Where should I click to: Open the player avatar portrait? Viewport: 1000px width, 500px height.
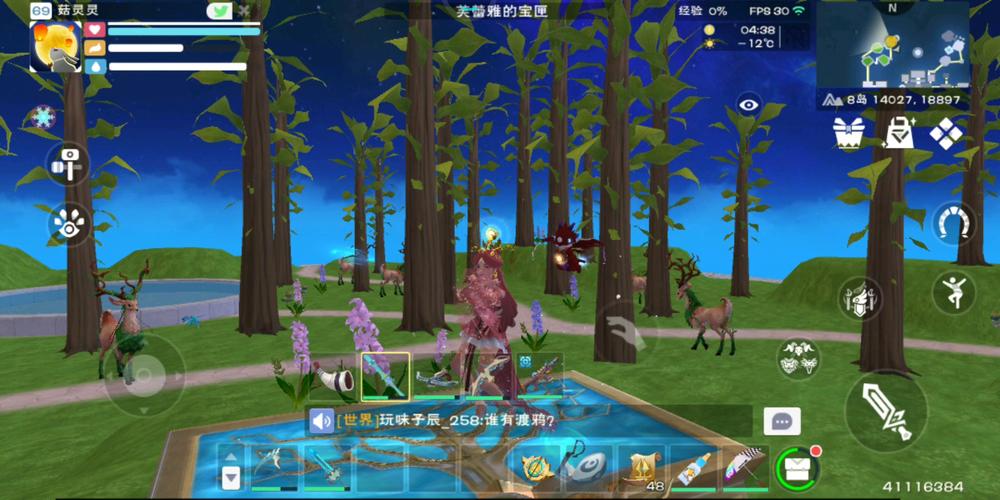(55, 47)
